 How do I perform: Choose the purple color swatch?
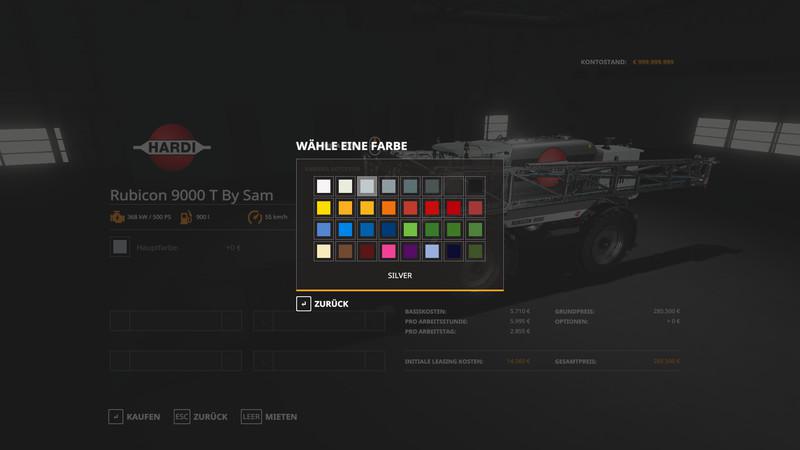pos(410,251)
